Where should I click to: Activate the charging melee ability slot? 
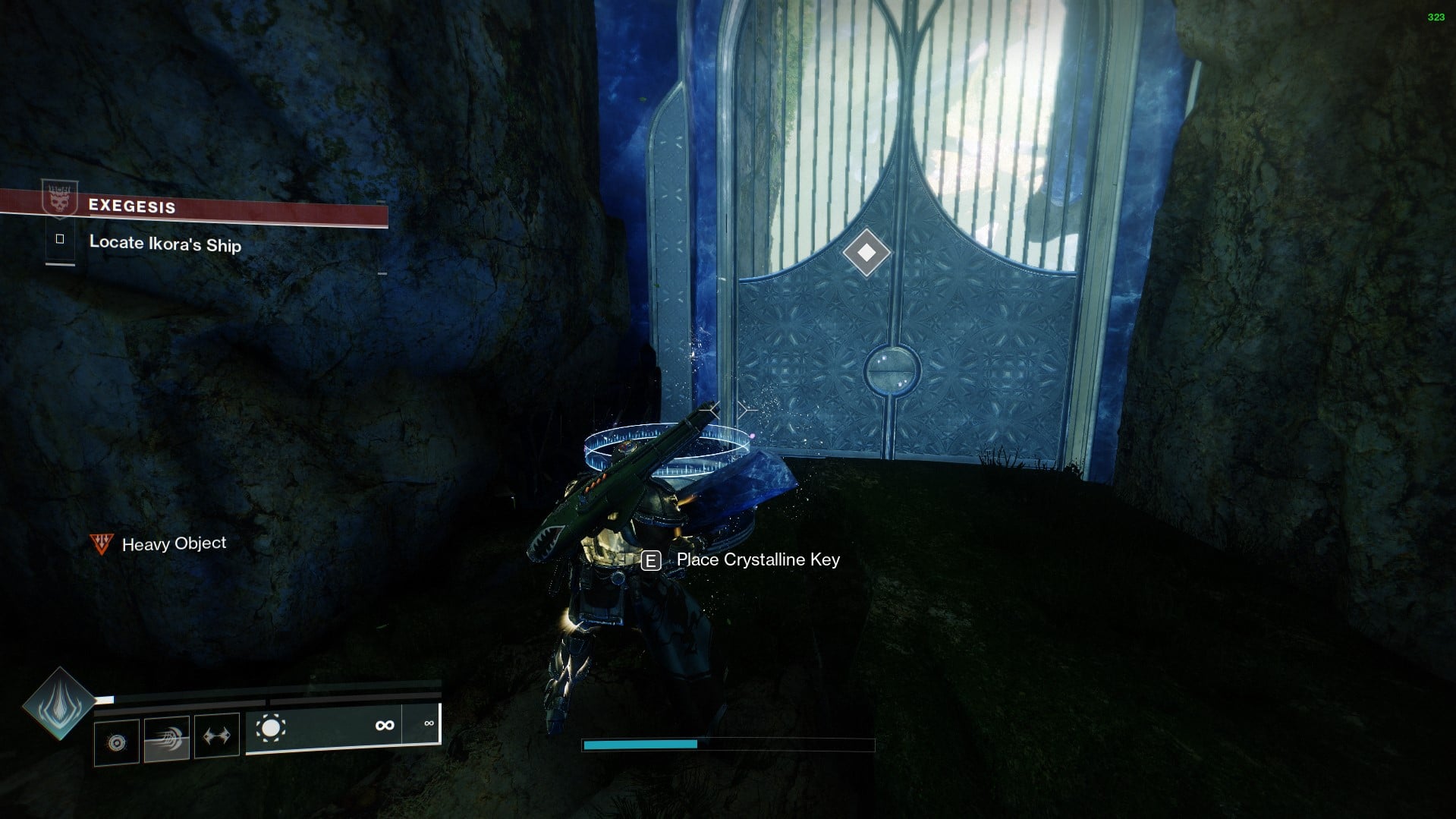click(167, 737)
